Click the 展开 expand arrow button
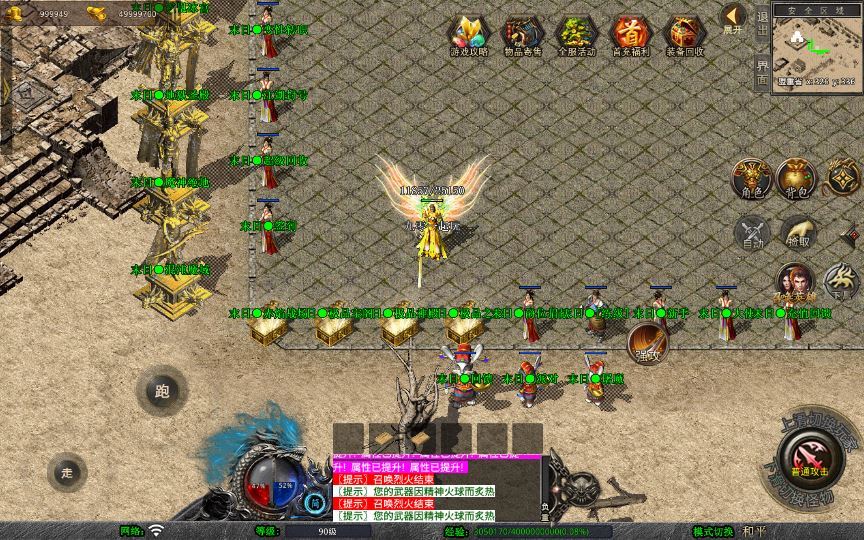 733,18
